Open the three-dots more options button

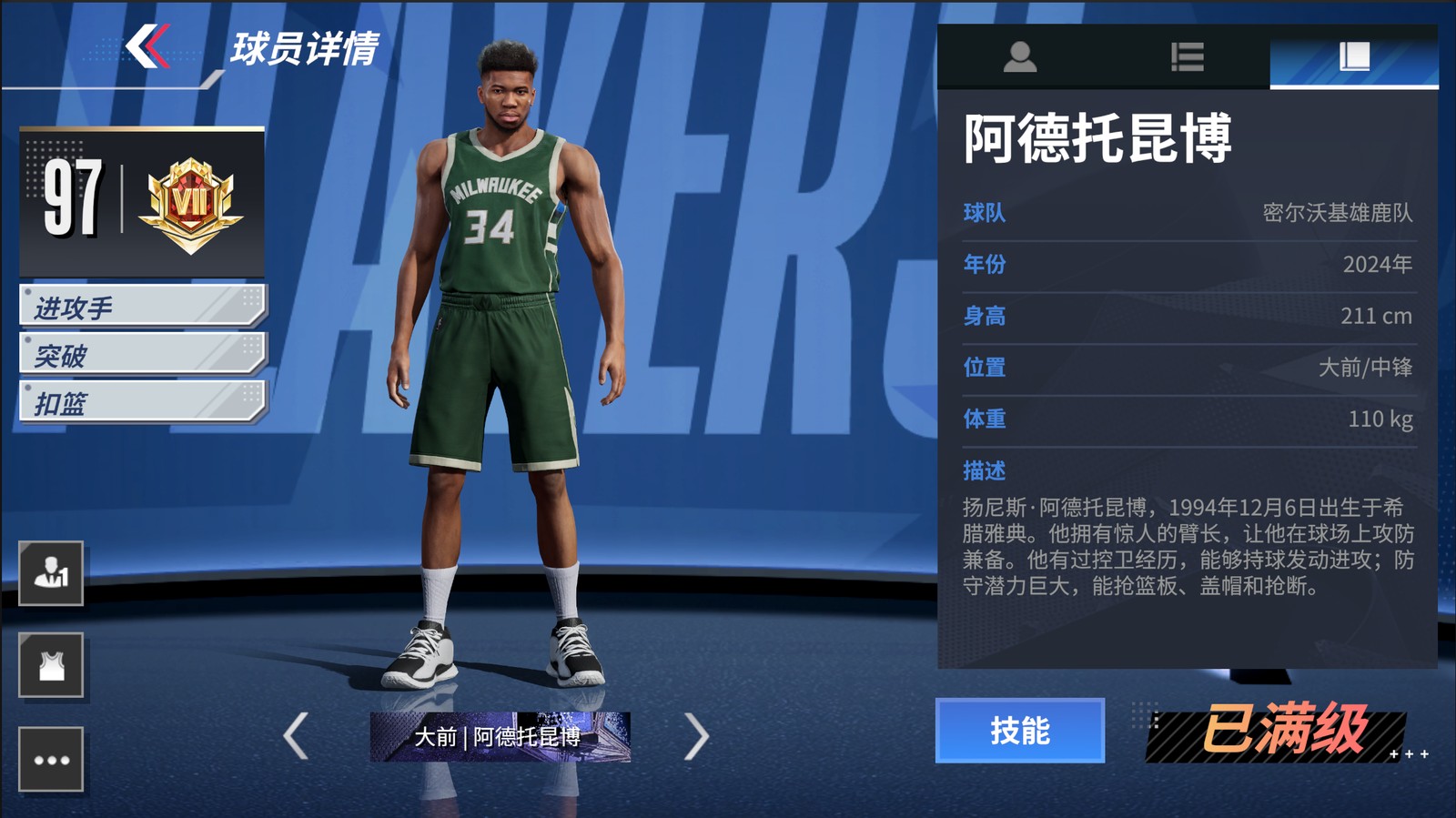(51, 760)
